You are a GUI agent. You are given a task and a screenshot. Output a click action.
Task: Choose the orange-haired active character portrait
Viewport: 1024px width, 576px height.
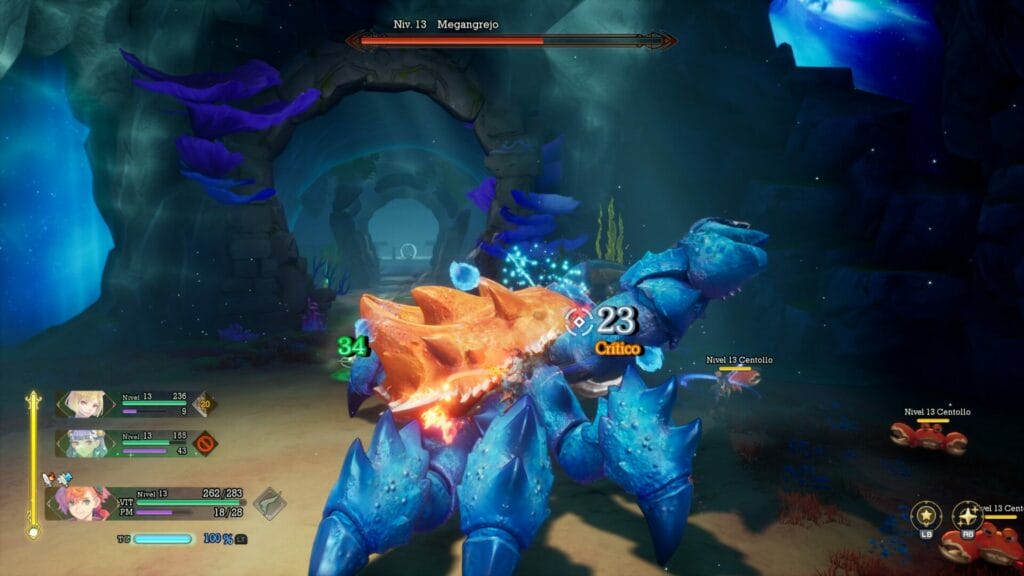click(85, 500)
